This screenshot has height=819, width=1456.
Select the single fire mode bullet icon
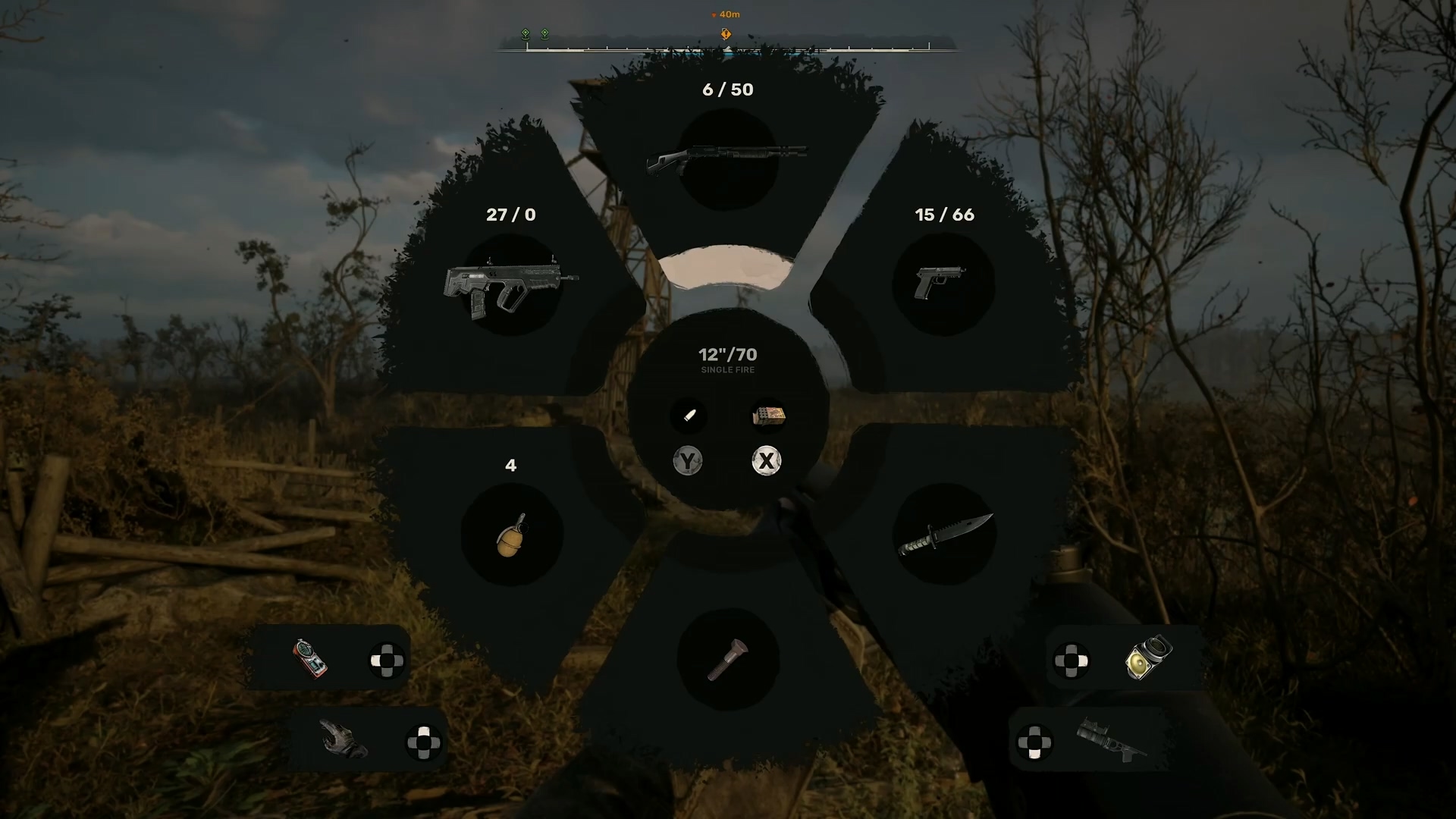click(x=689, y=416)
